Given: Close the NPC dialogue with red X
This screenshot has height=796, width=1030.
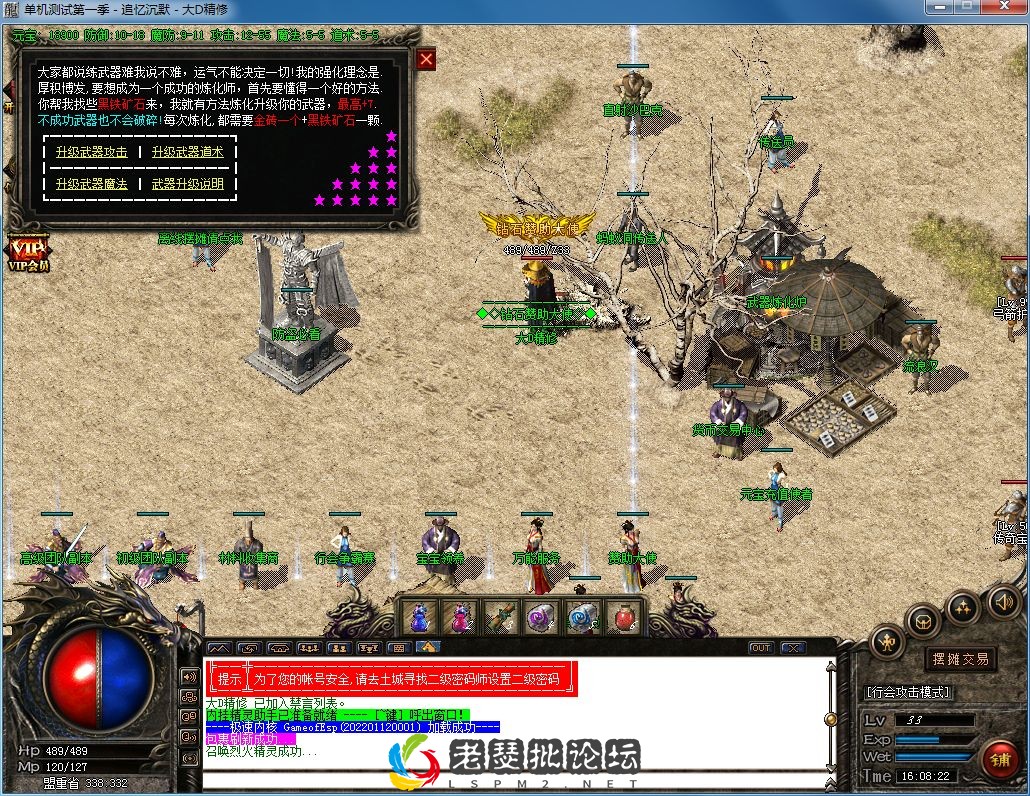Looking at the screenshot, I should (426, 59).
